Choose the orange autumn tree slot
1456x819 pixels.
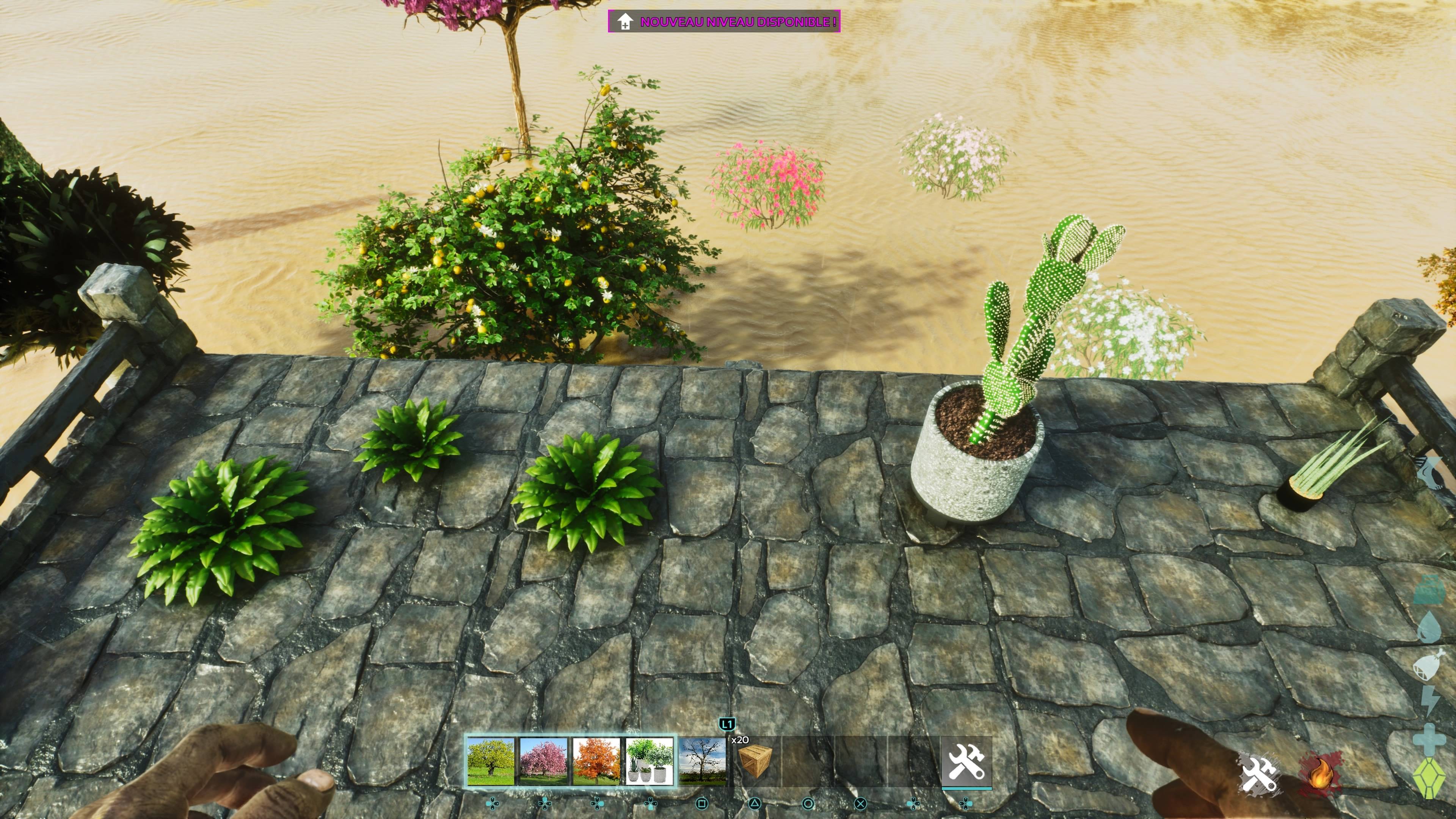[596, 761]
